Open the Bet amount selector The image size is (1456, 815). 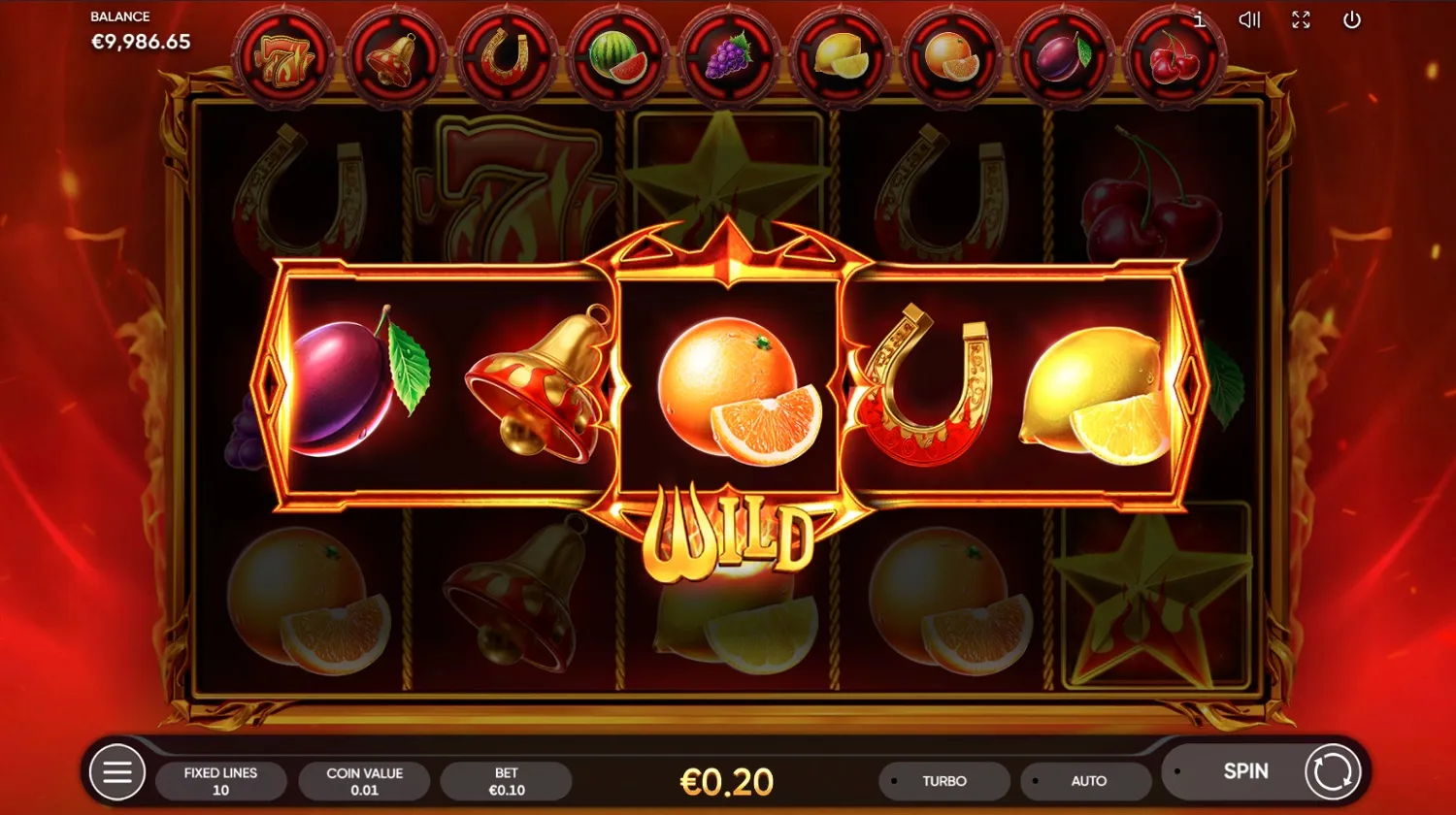click(506, 780)
